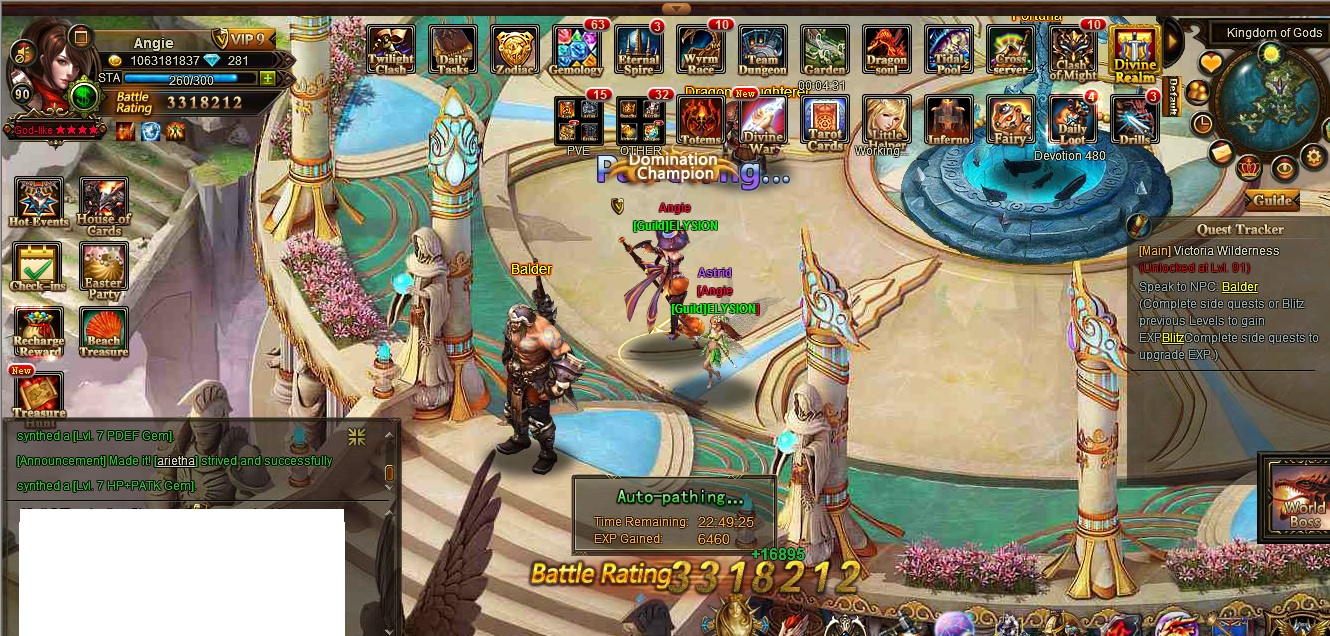The height and width of the screenshot is (636, 1330).
Task: Open the Guide button
Action: coord(1272,200)
